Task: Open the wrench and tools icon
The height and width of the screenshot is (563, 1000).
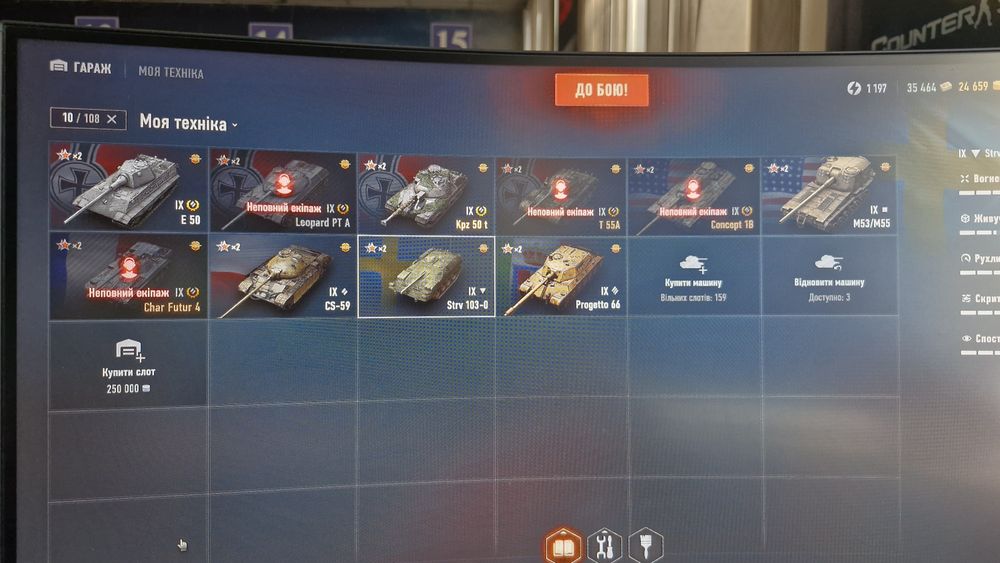Action: point(605,546)
